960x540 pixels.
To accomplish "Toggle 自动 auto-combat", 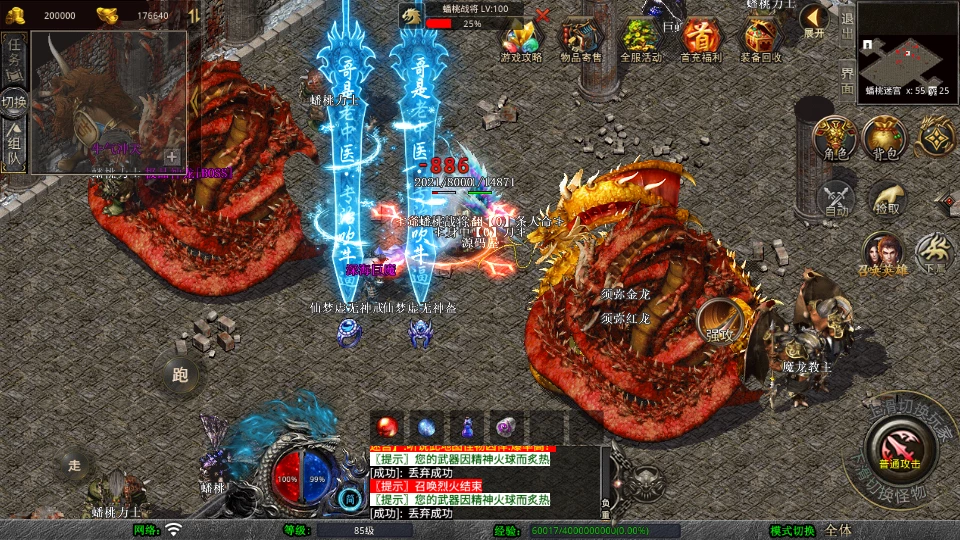I will (836, 198).
